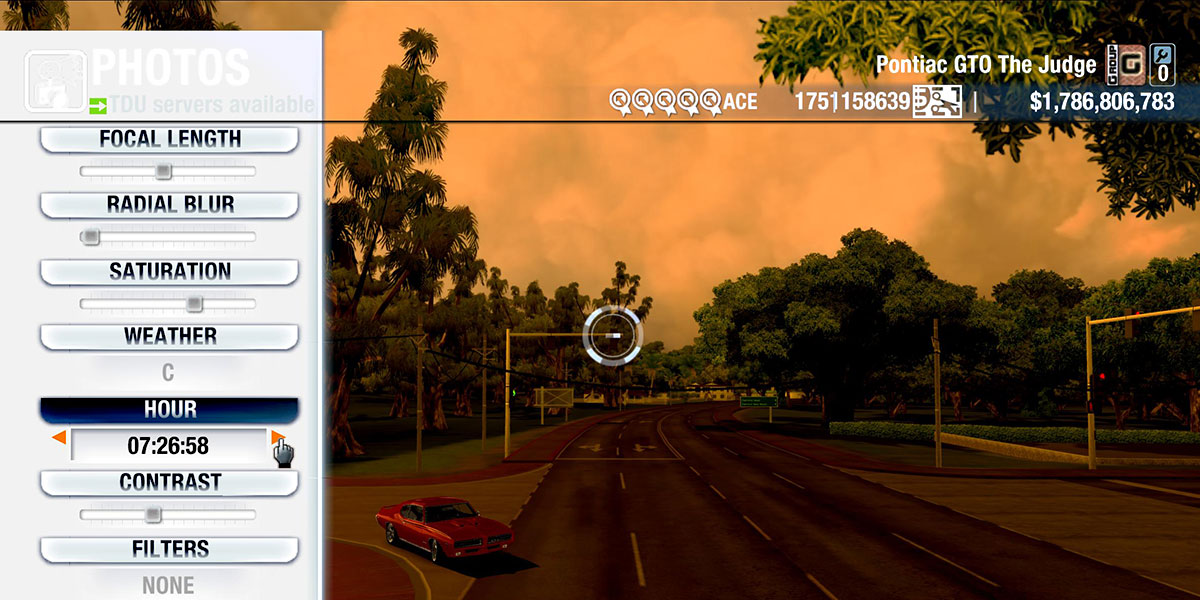Select the Focal Length option
This screenshot has height=600, width=1200.
pos(169,140)
